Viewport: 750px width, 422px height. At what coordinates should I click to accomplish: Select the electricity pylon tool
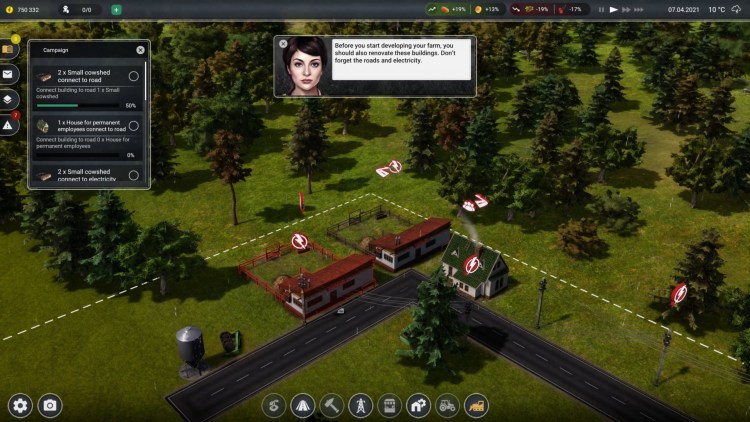(360, 405)
